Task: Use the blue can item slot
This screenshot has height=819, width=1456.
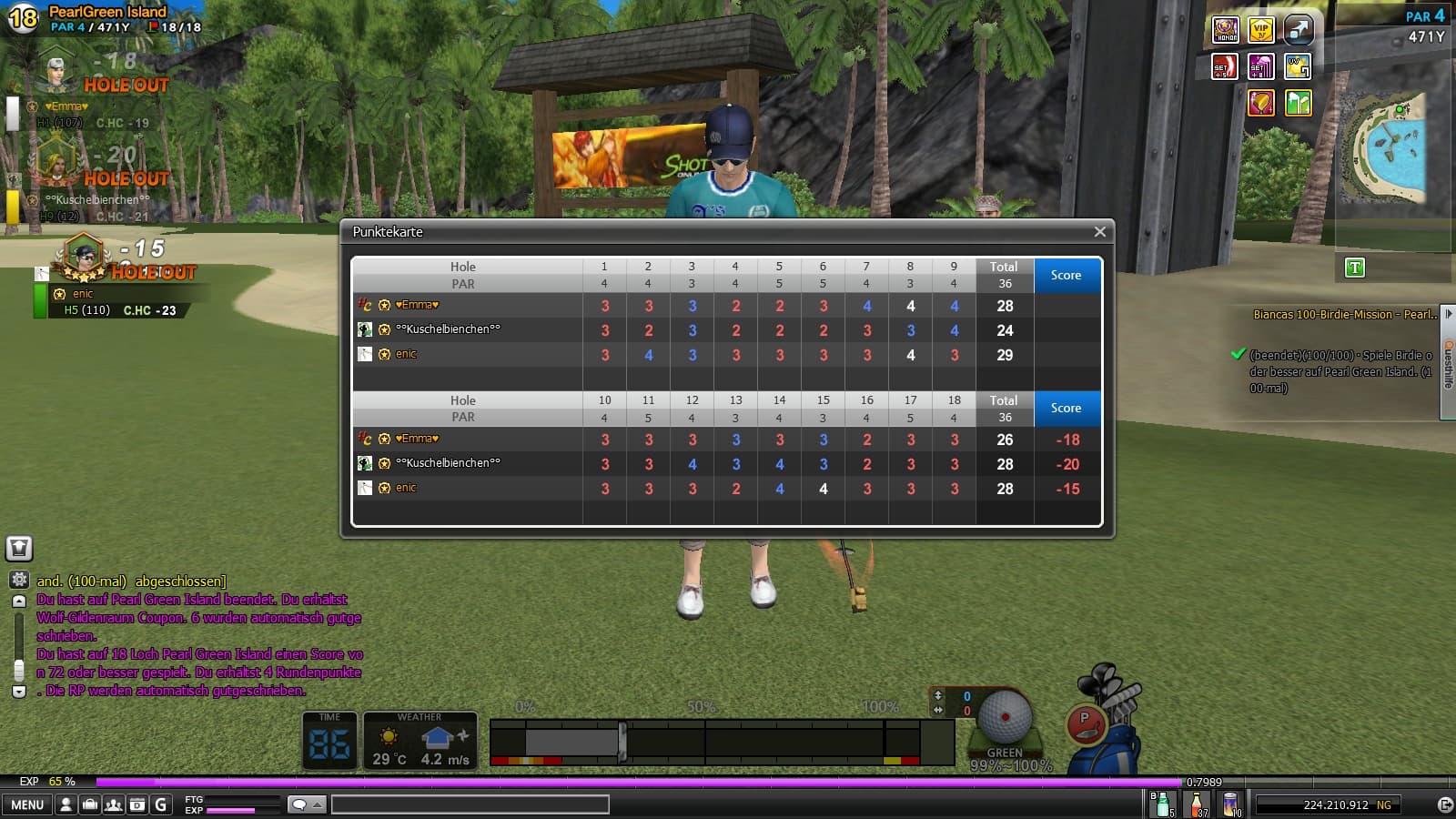Action: pos(1231,804)
